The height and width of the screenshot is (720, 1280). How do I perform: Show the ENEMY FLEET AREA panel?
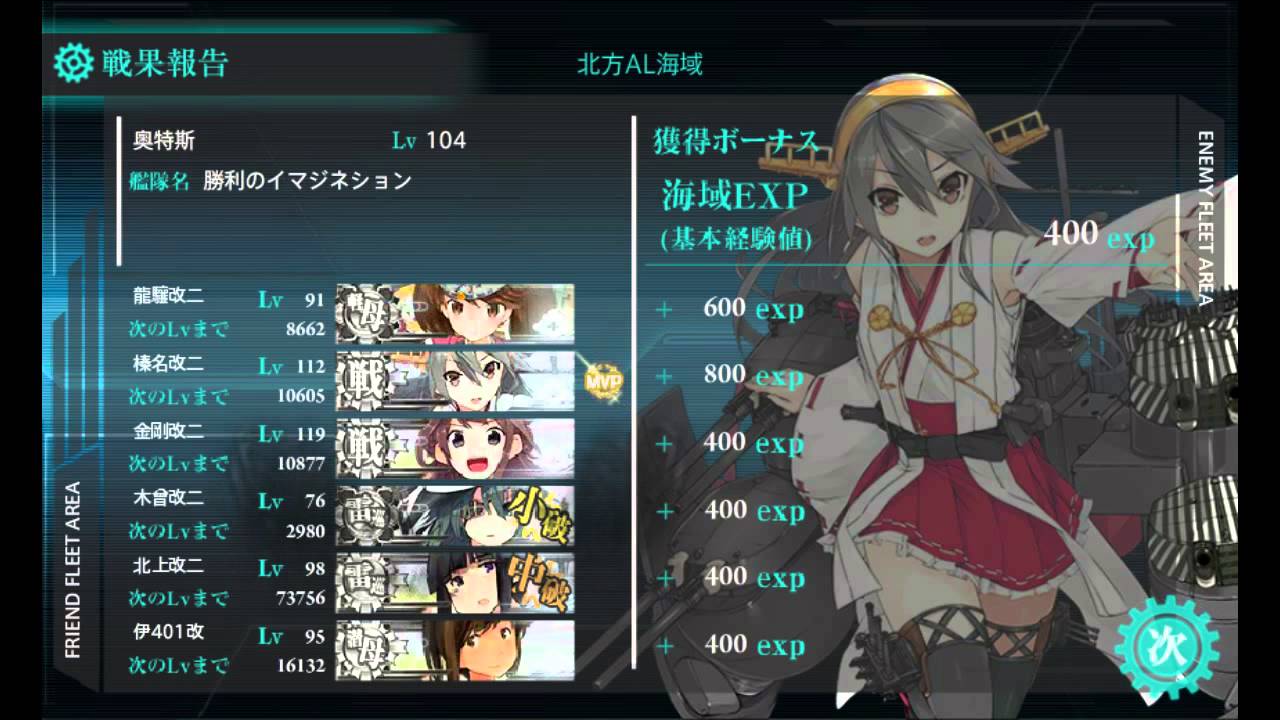pos(1205,217)
